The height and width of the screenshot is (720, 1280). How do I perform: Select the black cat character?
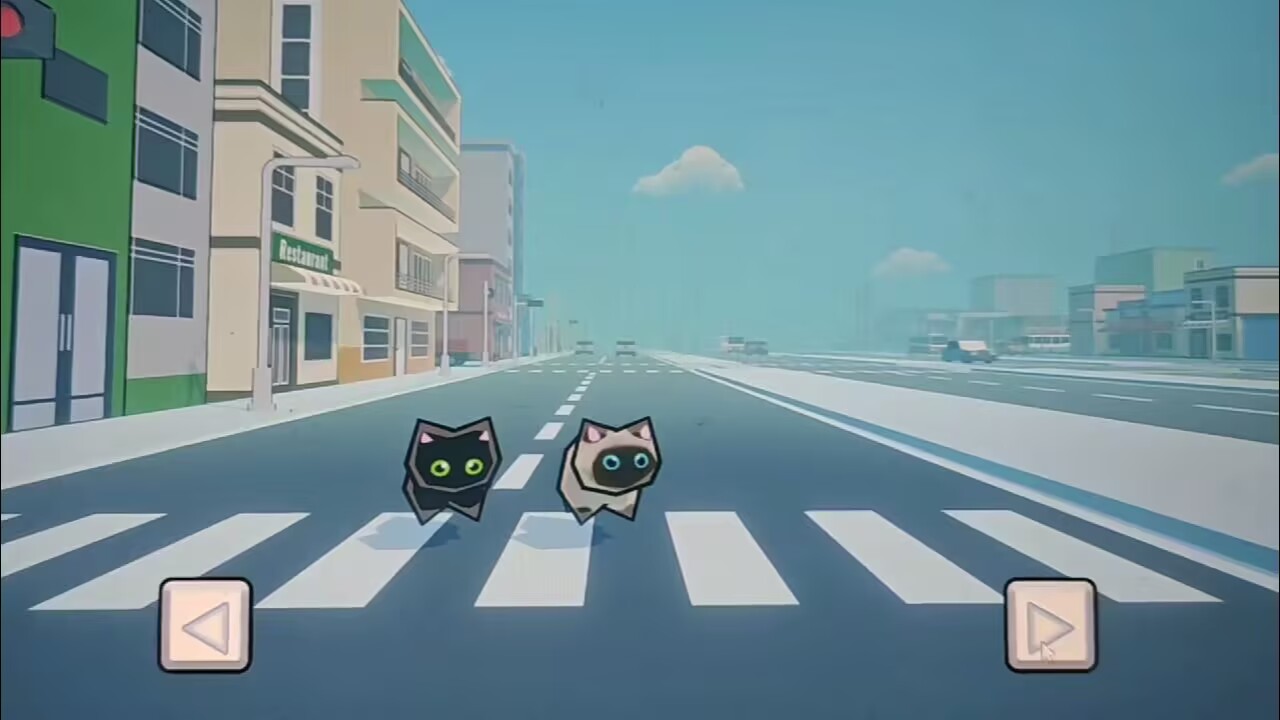click(450, 470)
